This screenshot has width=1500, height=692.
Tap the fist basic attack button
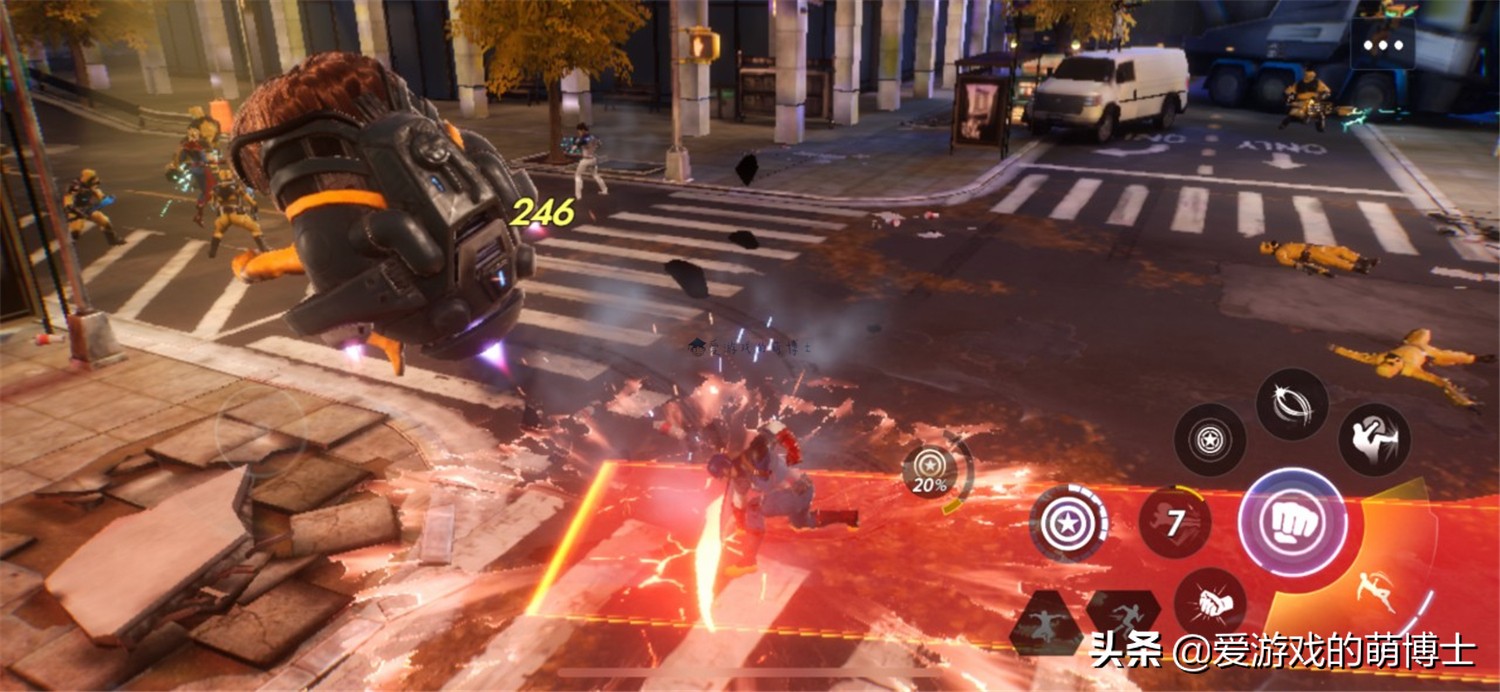tap(1291, 521)
